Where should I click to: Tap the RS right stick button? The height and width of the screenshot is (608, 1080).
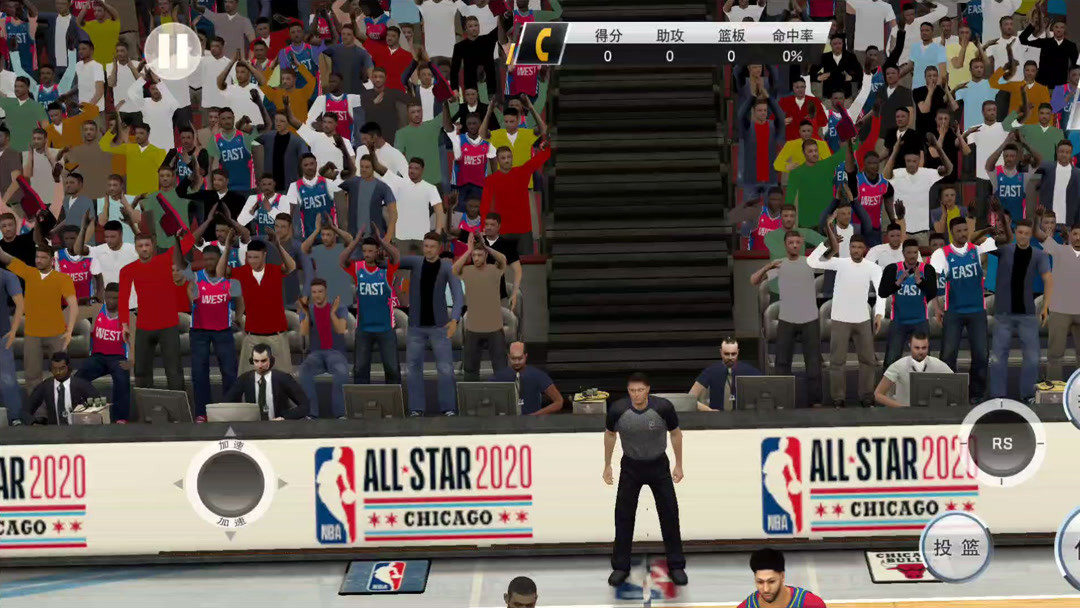(x=1002, y=443)
